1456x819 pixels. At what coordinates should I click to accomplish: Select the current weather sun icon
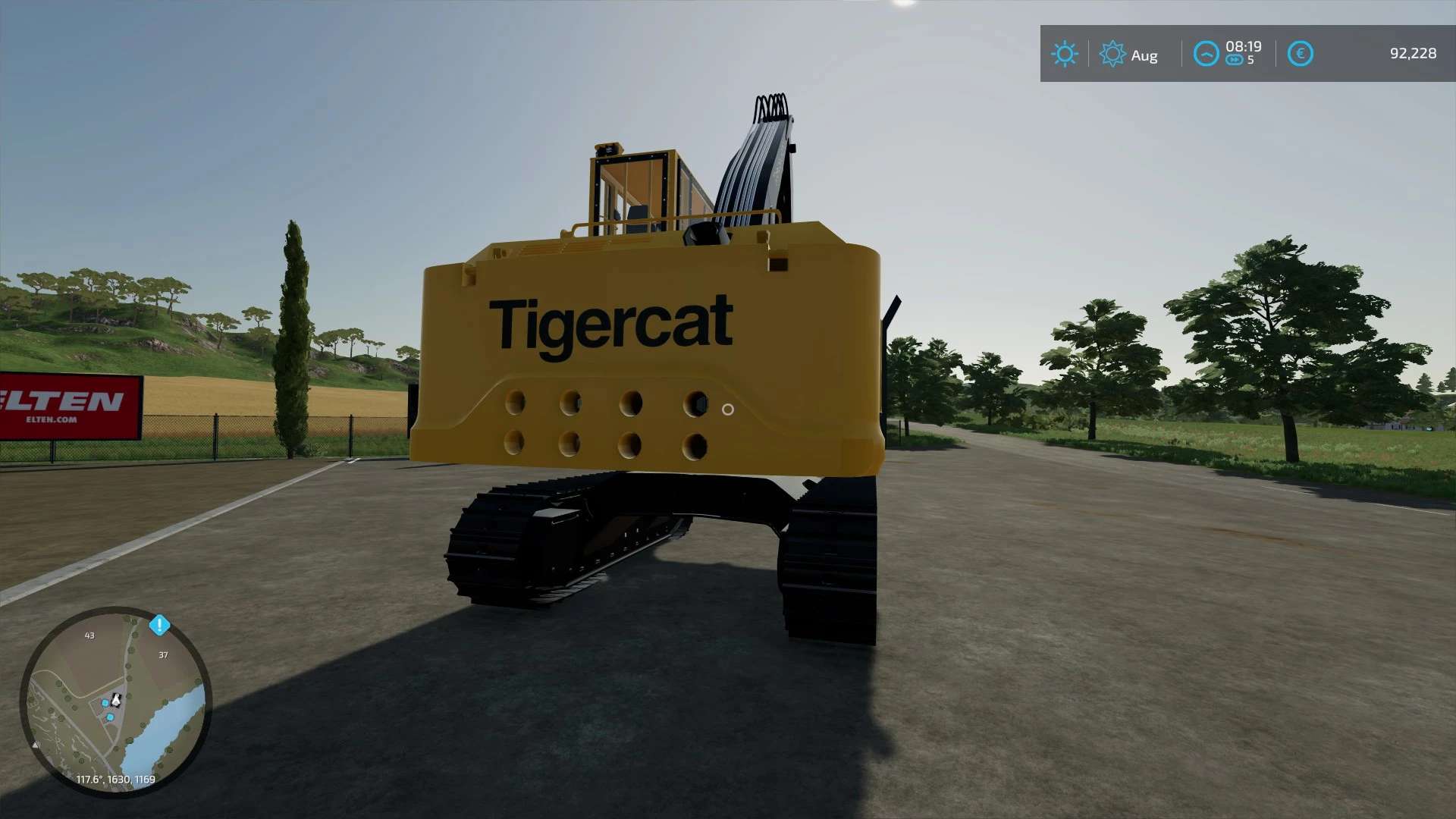(1065, 54)
